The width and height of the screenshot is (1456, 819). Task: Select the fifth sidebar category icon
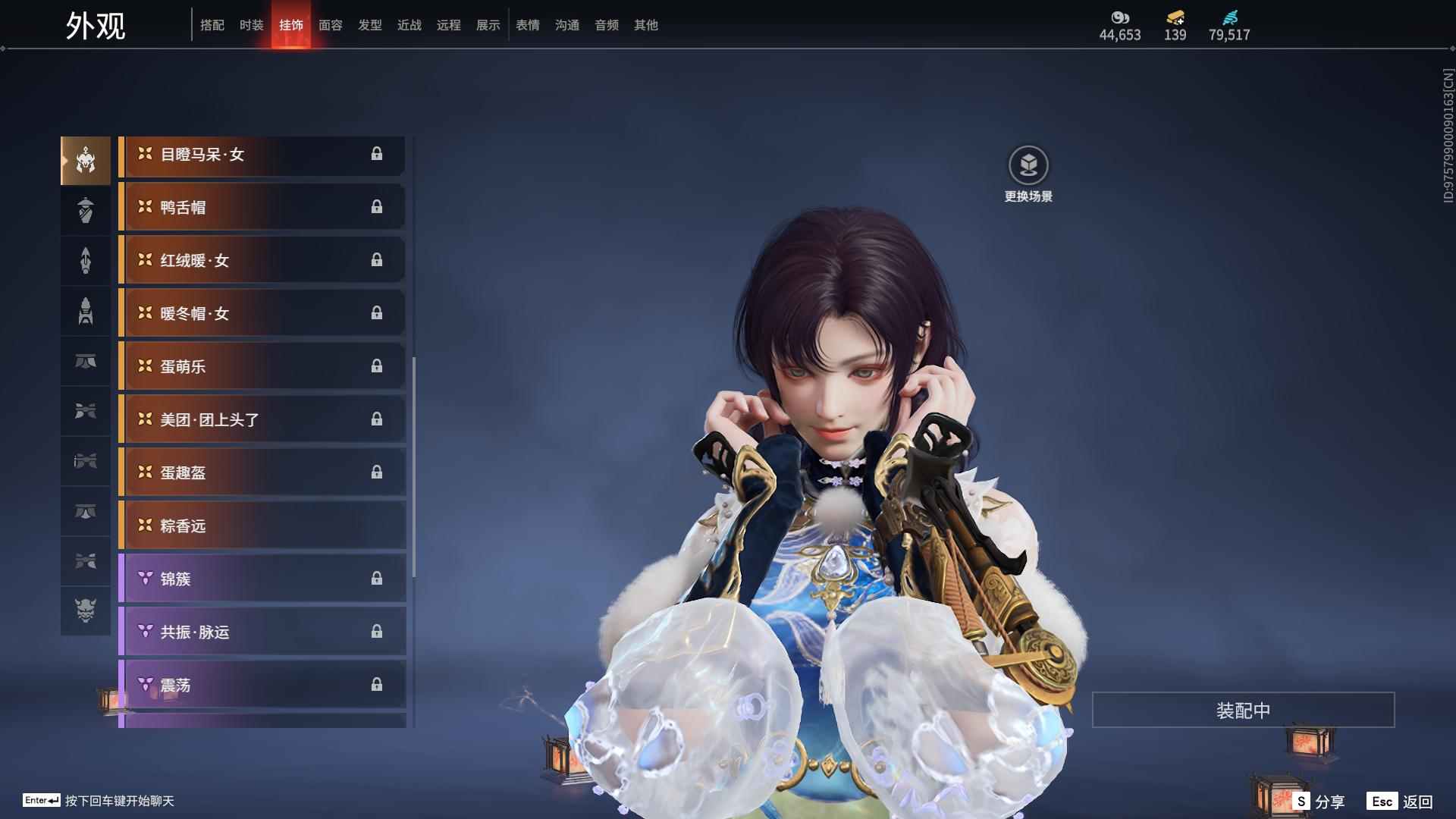click(x=85, y=362)
